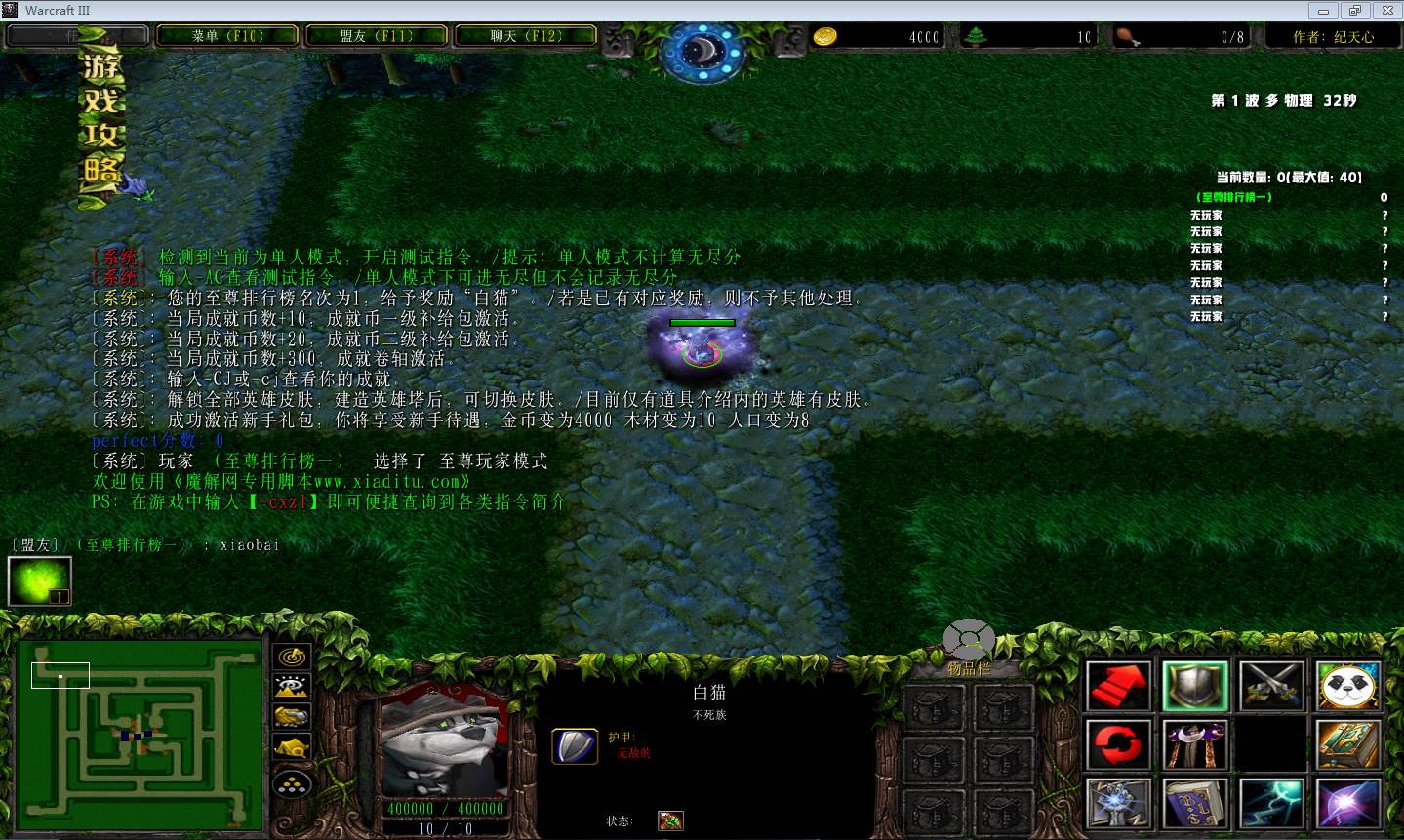Open the 菜单 (F10) menu

click(x=227, y=36)
